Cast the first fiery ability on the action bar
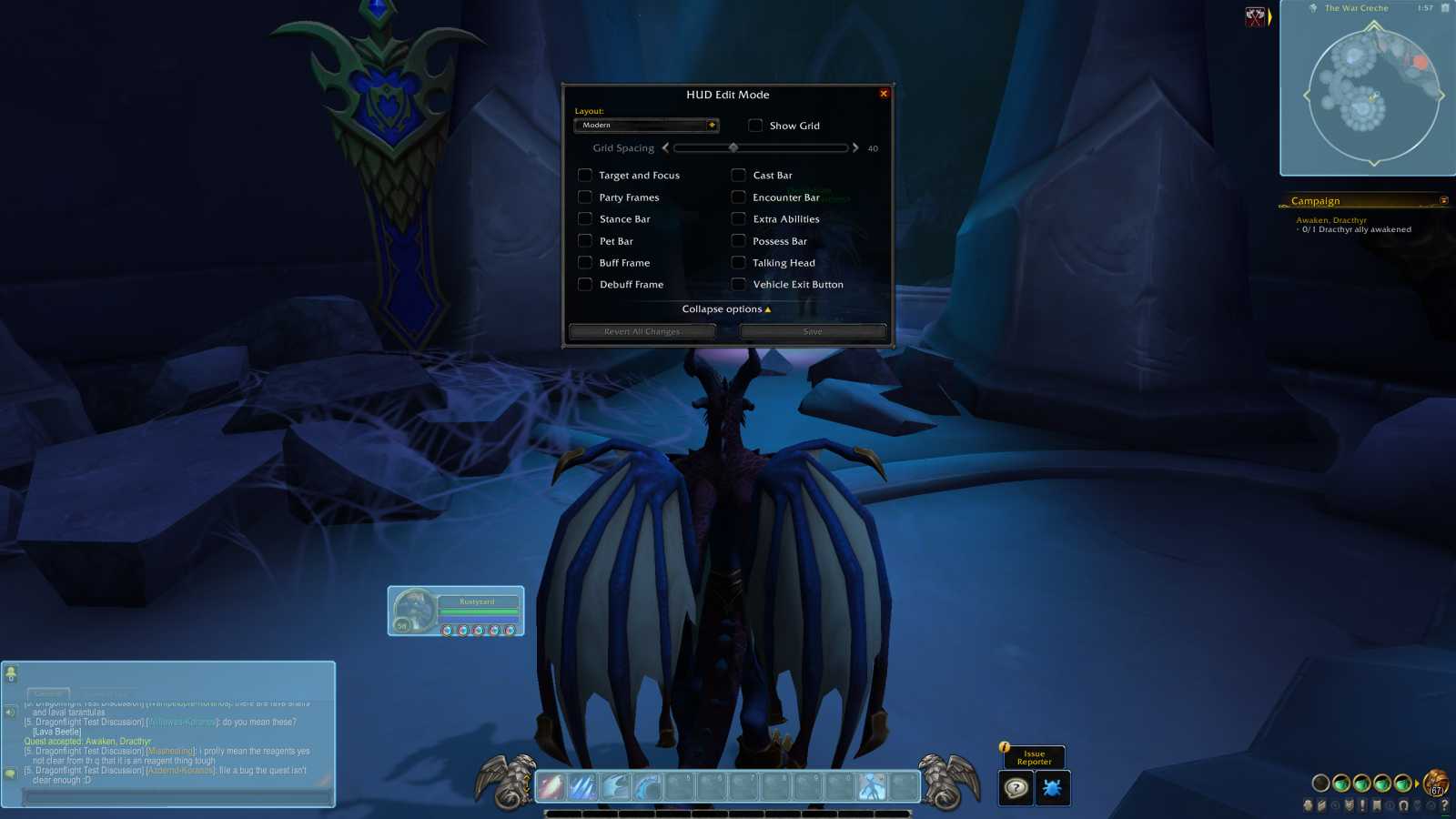 click(x=553, y=784)
